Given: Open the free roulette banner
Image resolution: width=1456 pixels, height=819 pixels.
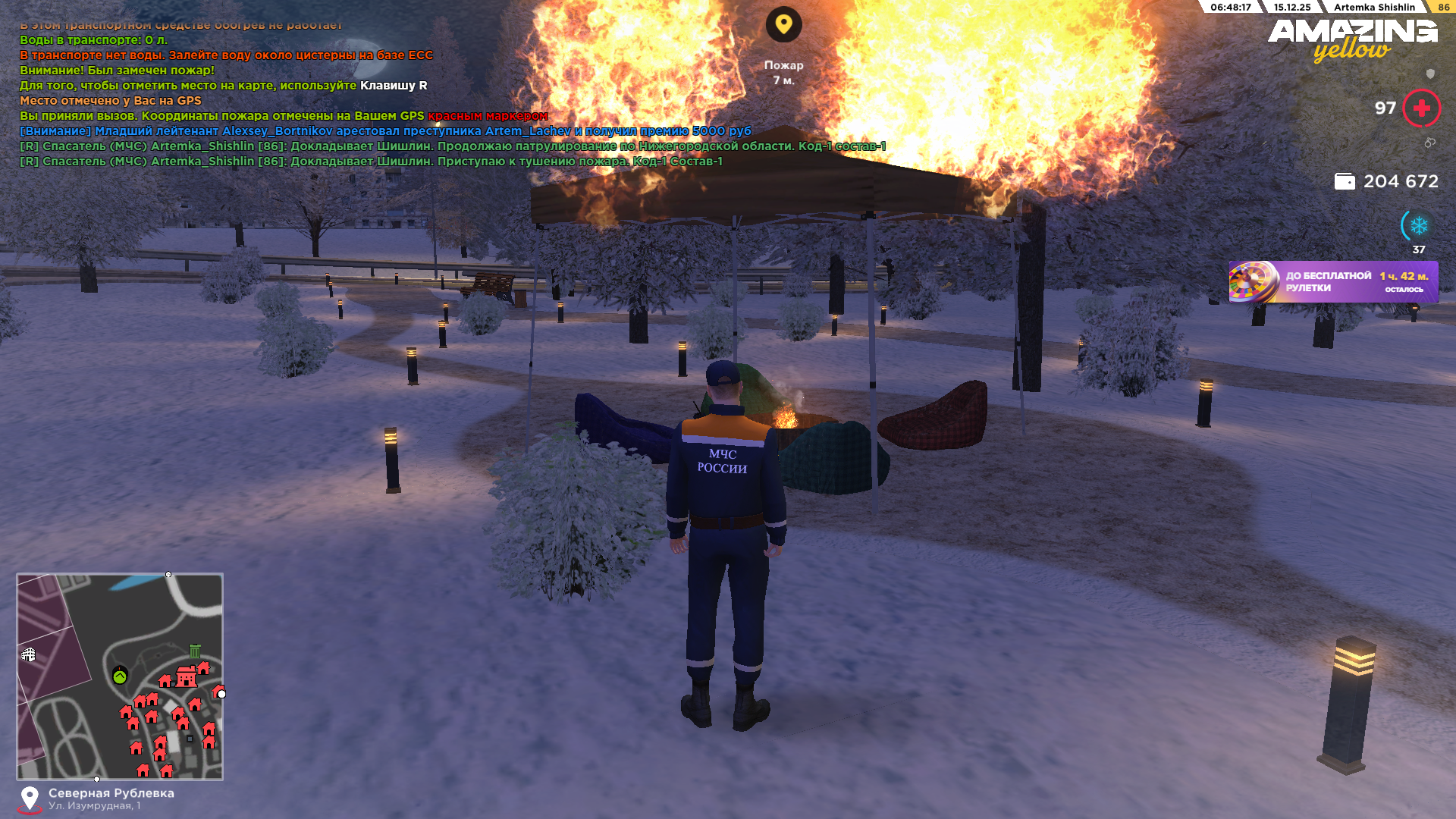Looking at the screenshot, I should (1332, 282).
